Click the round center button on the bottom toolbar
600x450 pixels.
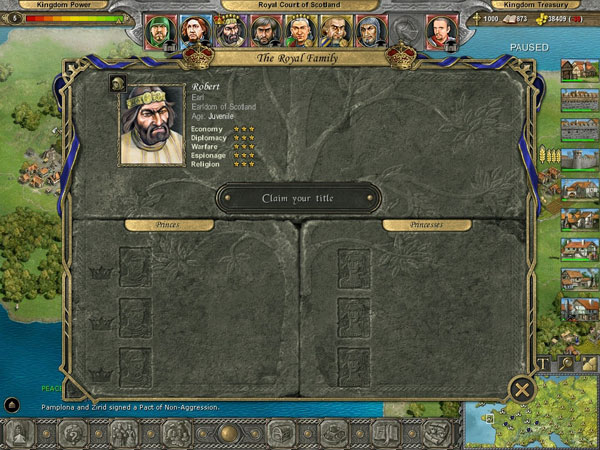229,434
